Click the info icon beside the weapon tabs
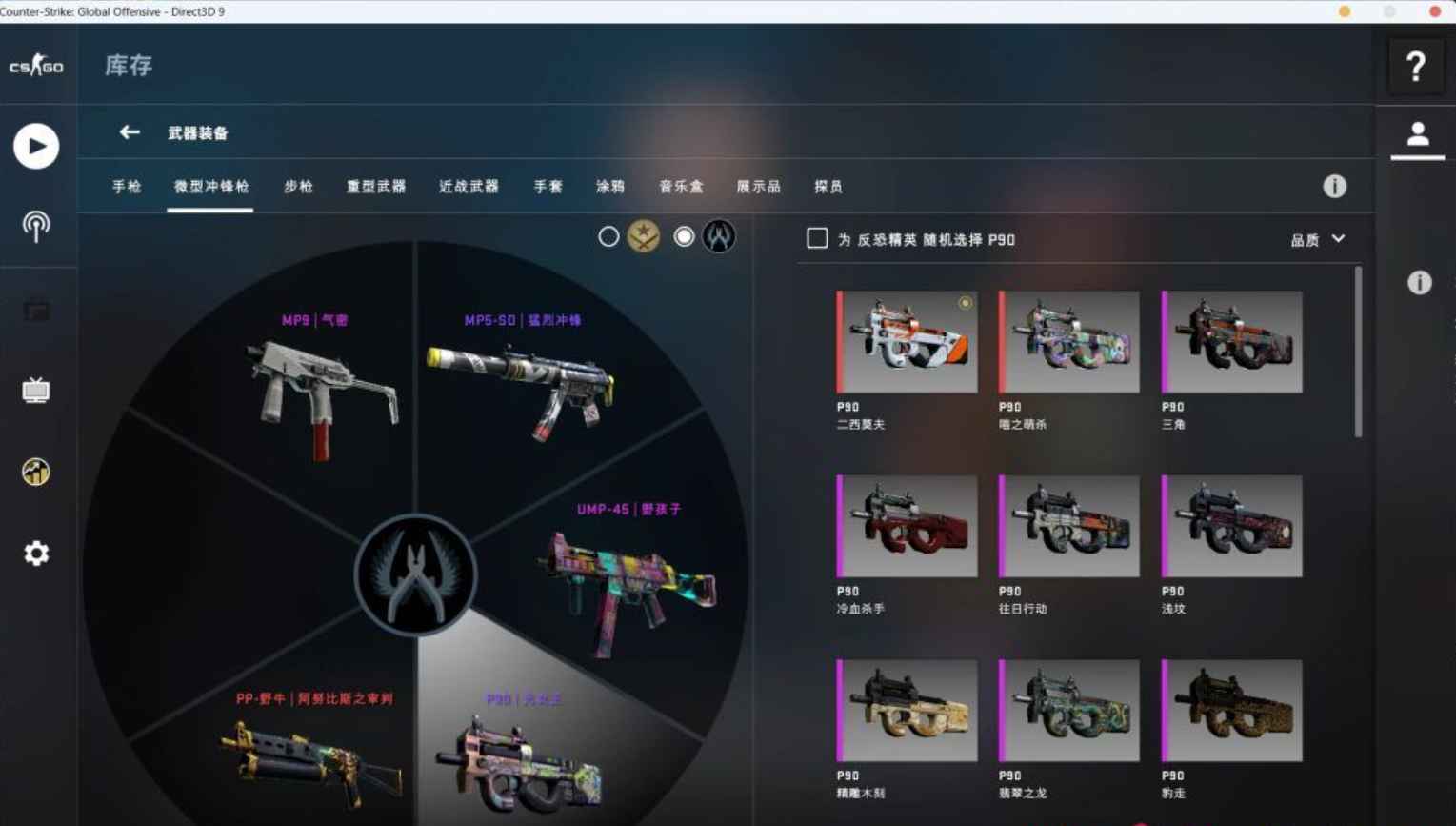The width and height of the screenshot is (1456, 826). coord(1332,187)
